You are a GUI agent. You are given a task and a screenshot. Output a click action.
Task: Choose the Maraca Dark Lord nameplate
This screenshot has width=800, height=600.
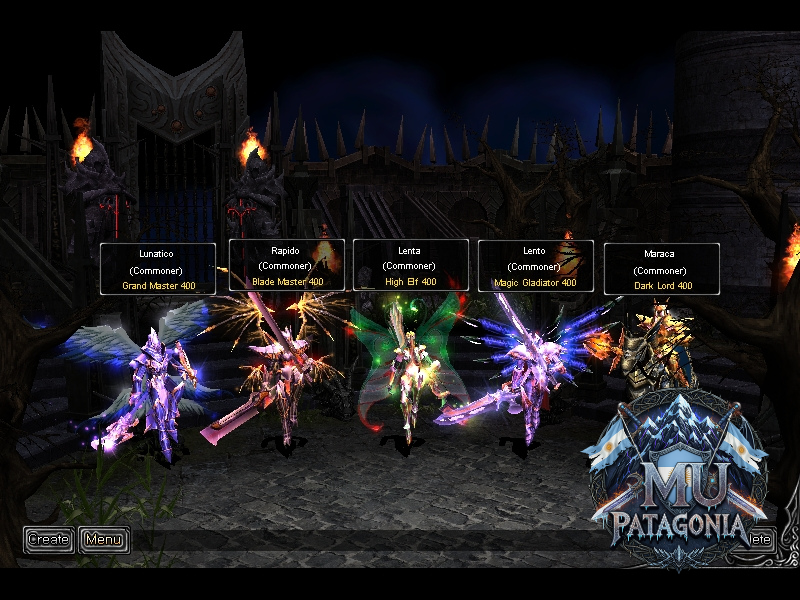click(x=661, y=270)
